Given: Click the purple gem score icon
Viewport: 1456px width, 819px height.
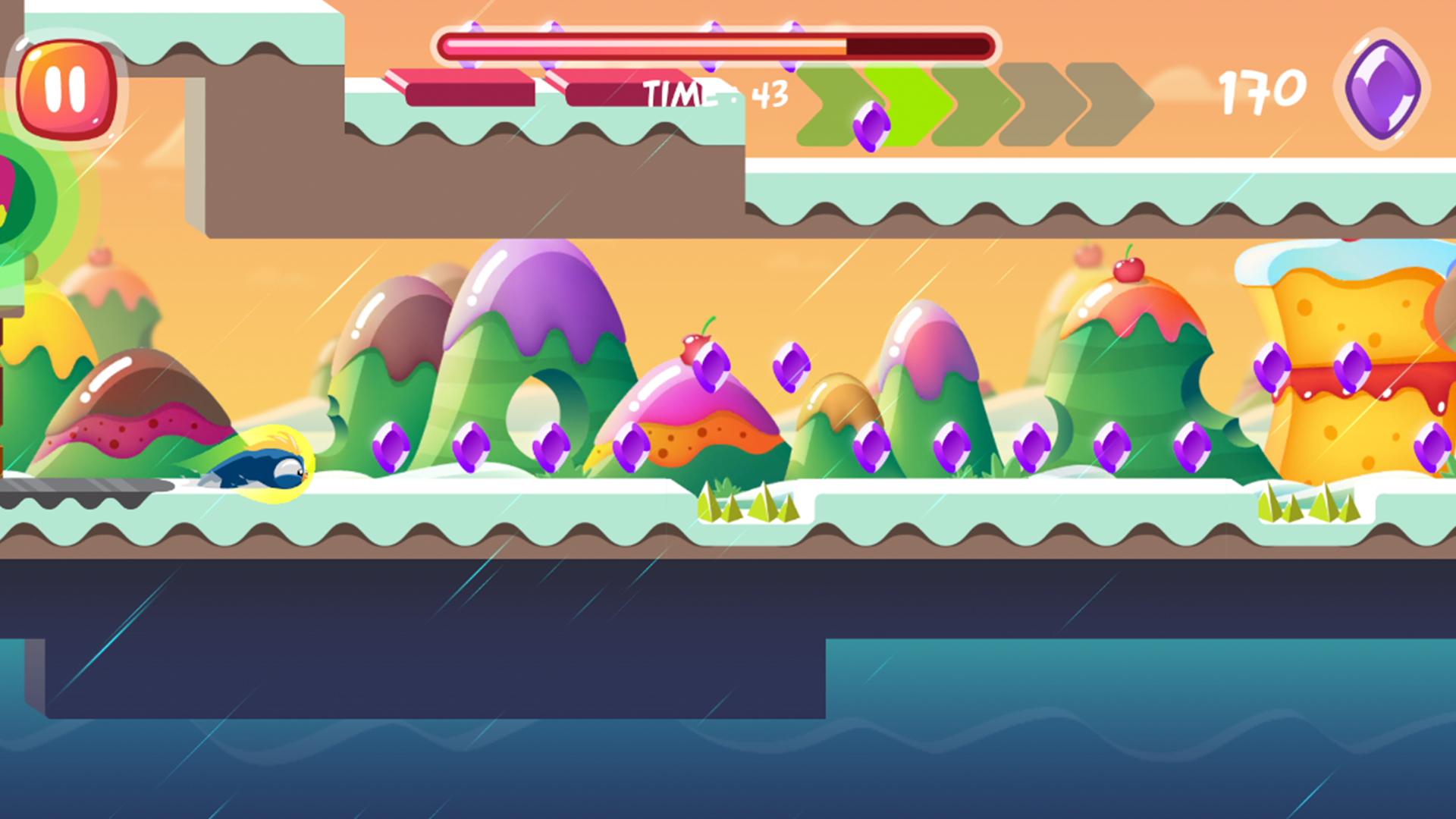Looking at the screenshot, I should tap(1387, 89).
